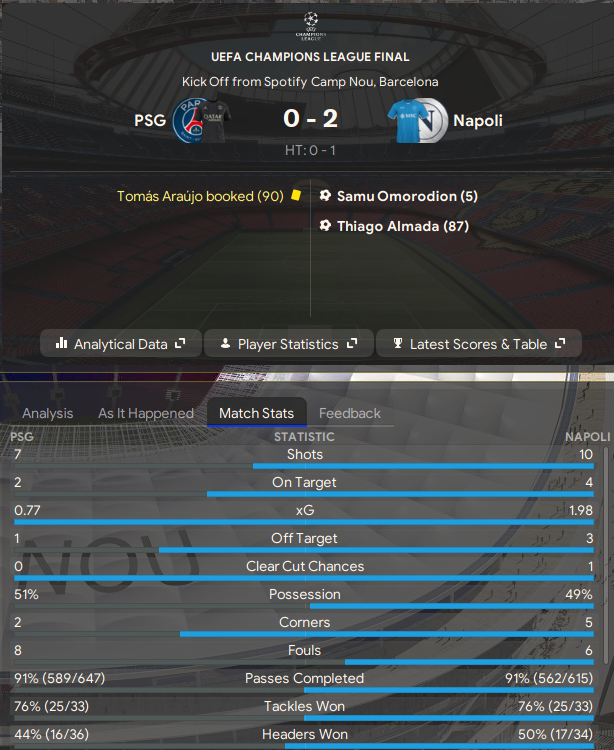Screen dimensions: 614x750
Task: Switch to the As It Happened tab
Action: coord(146,413)
